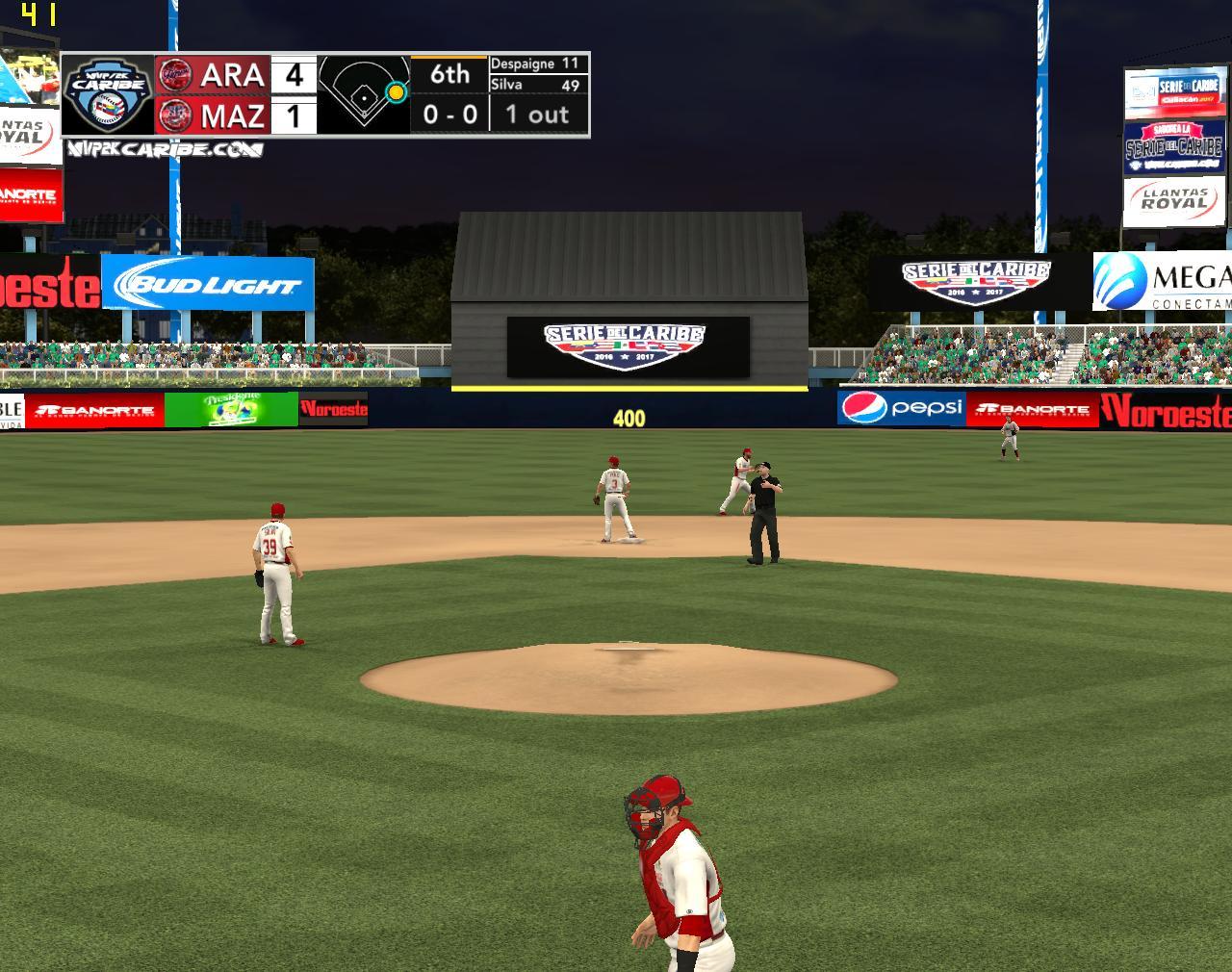Click the base runner diamond indicator
This screenshot has height=972, width=1232.
click(364, 93)
